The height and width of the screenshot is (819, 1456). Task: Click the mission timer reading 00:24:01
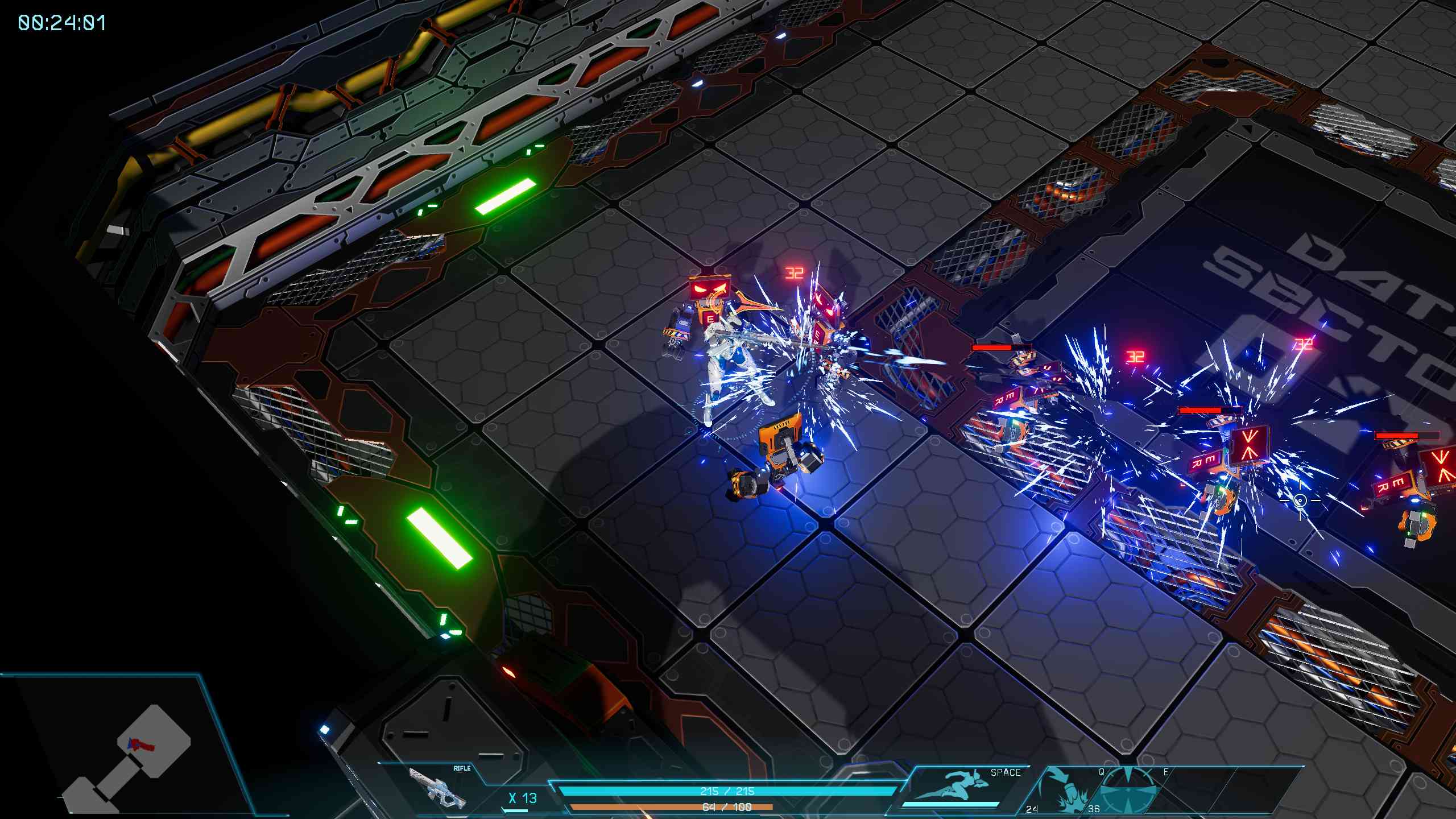[x=63, y=24]
